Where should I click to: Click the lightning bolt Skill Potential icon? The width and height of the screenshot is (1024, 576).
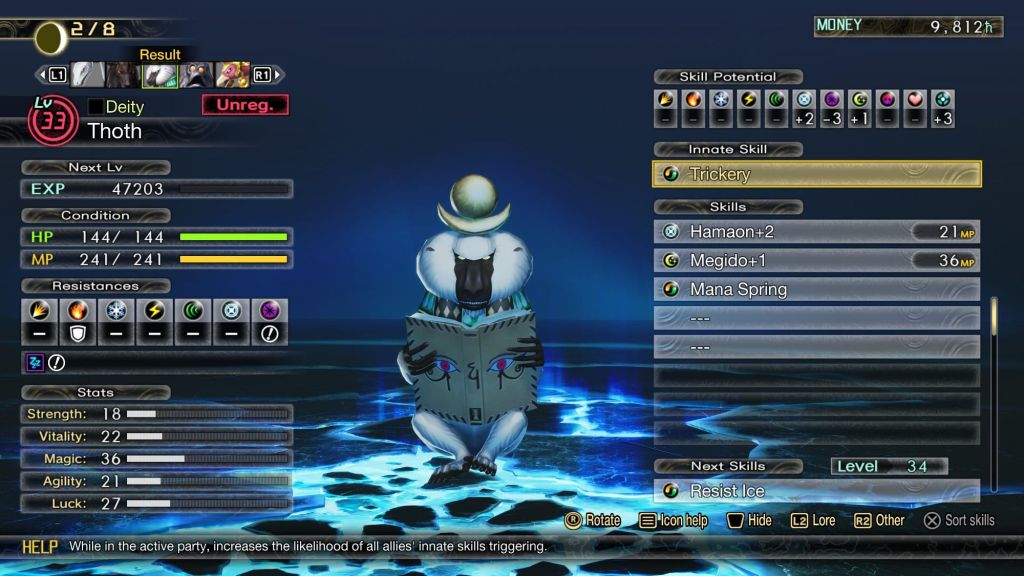748,99
